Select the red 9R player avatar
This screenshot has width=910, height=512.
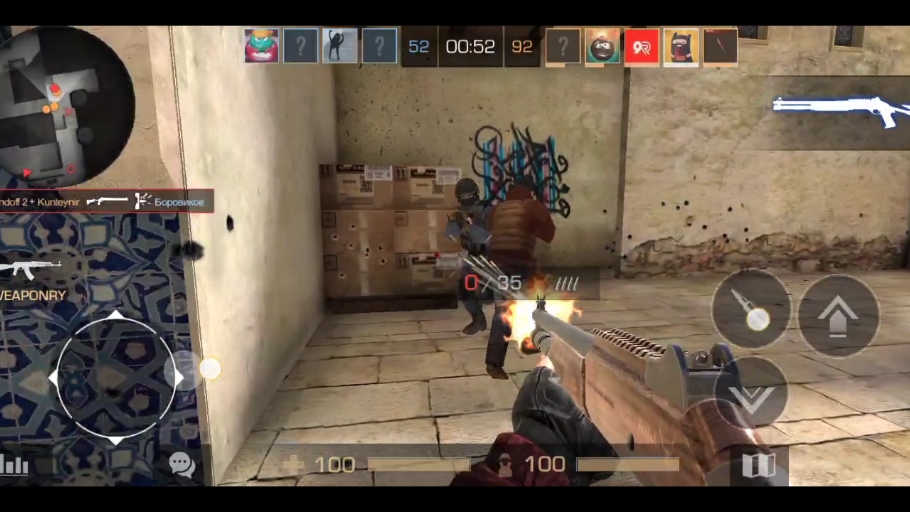pos(641,47)
